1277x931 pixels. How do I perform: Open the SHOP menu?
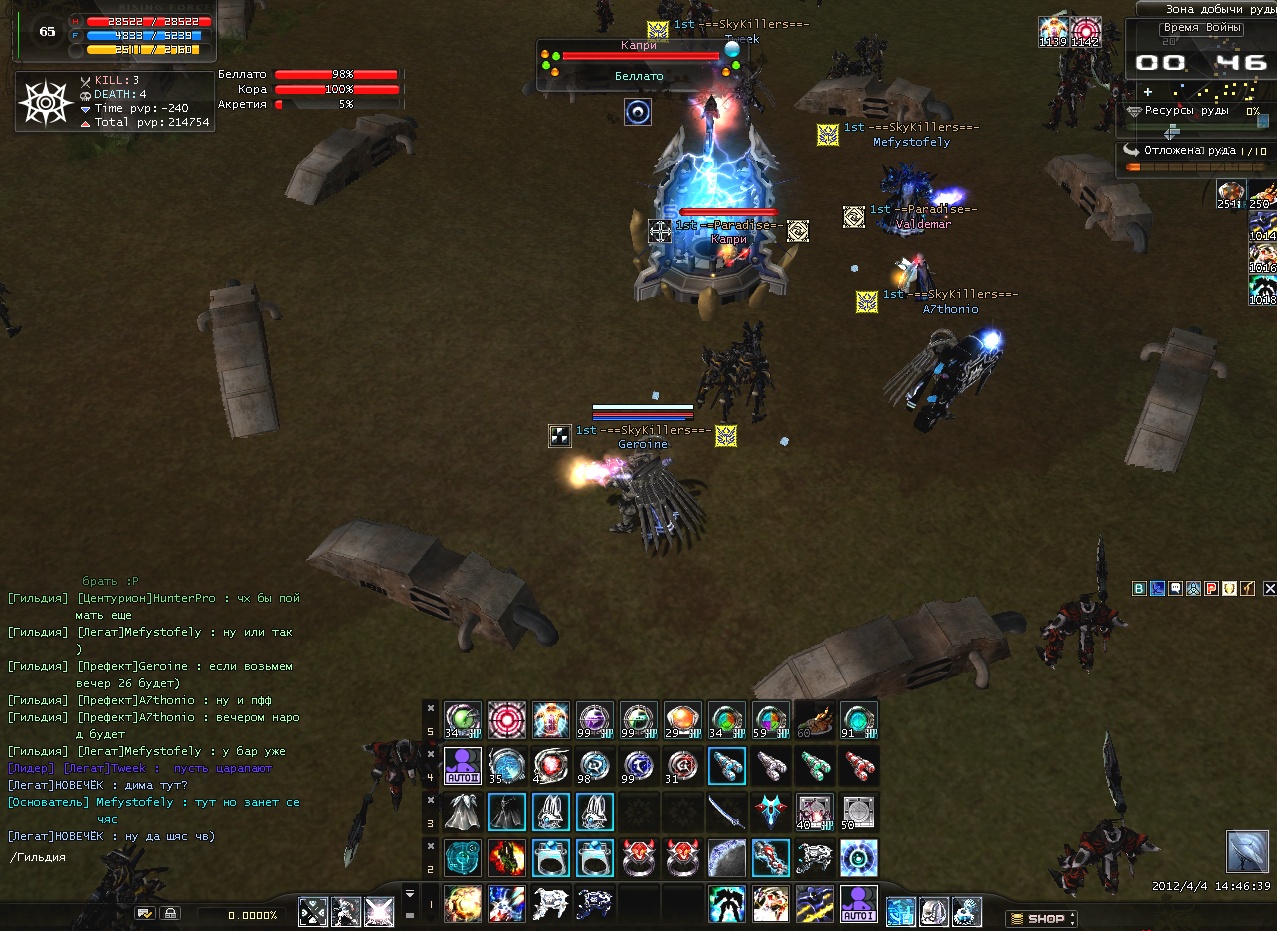[1041, 918]
